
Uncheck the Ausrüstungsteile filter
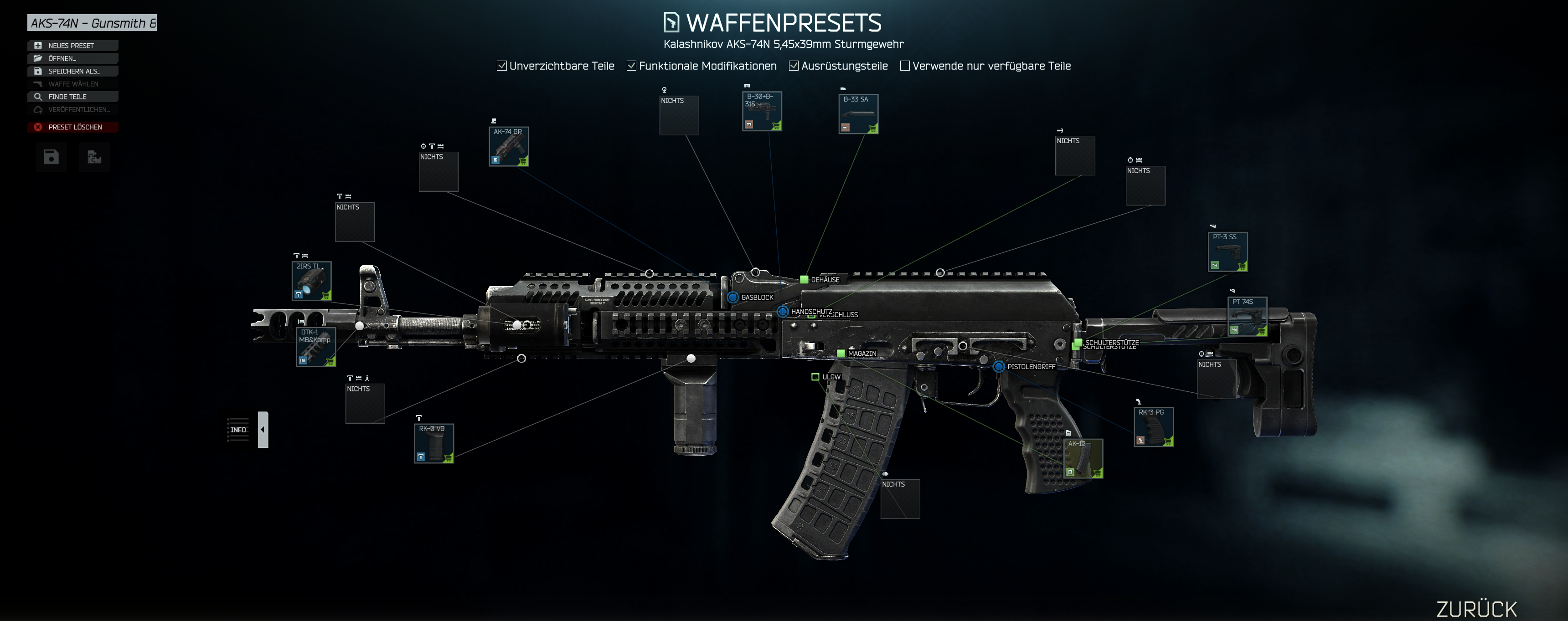coord(794,66)
